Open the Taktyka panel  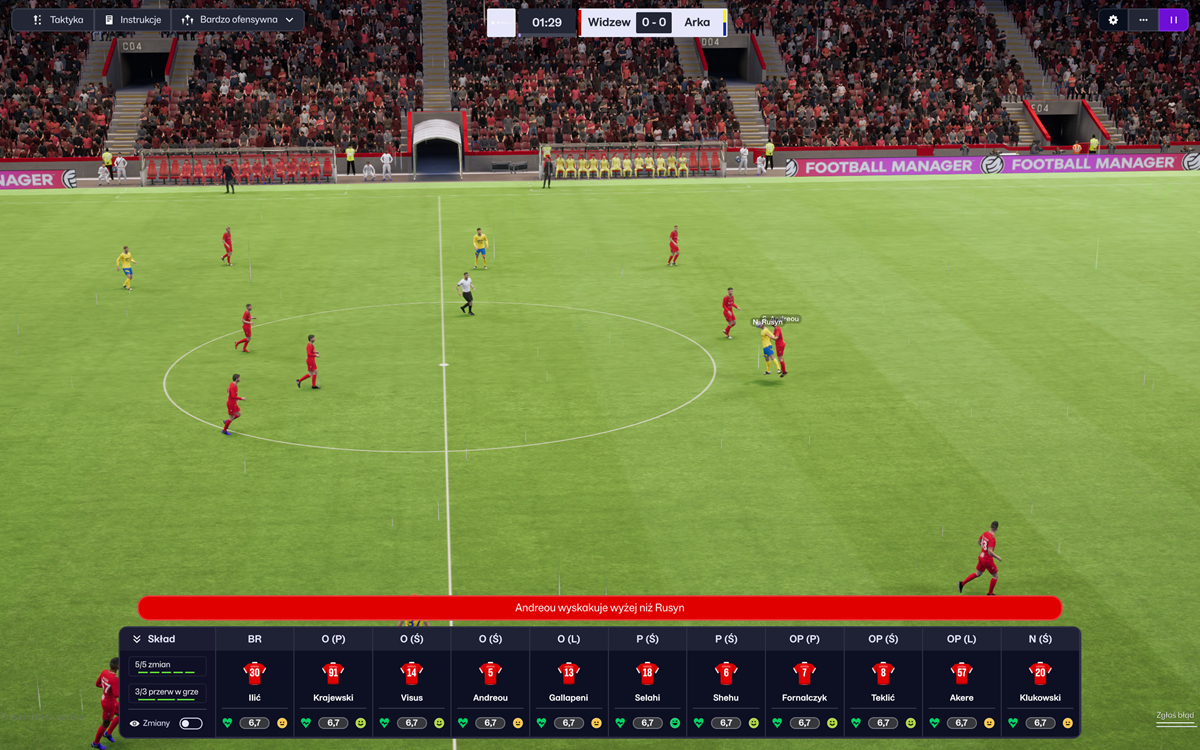point(56,20)
